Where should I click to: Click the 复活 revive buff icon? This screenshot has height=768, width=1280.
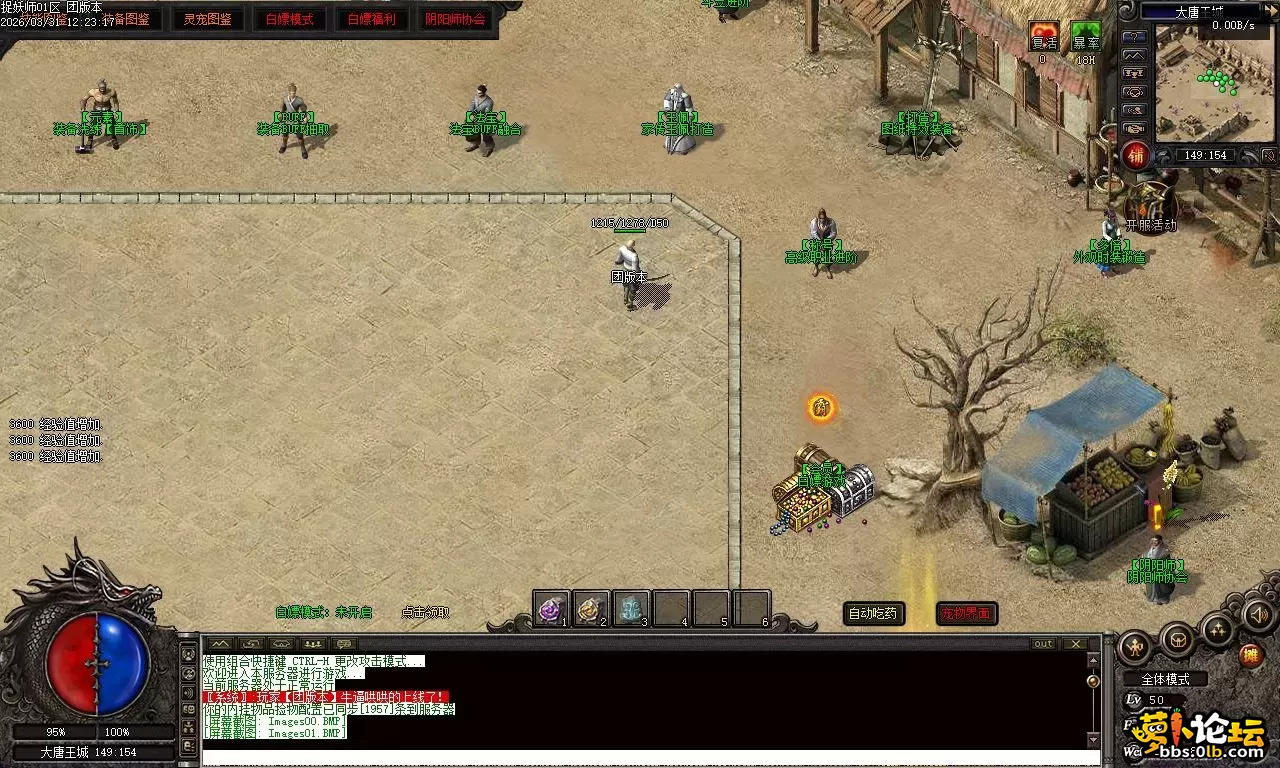point(1044,37)
